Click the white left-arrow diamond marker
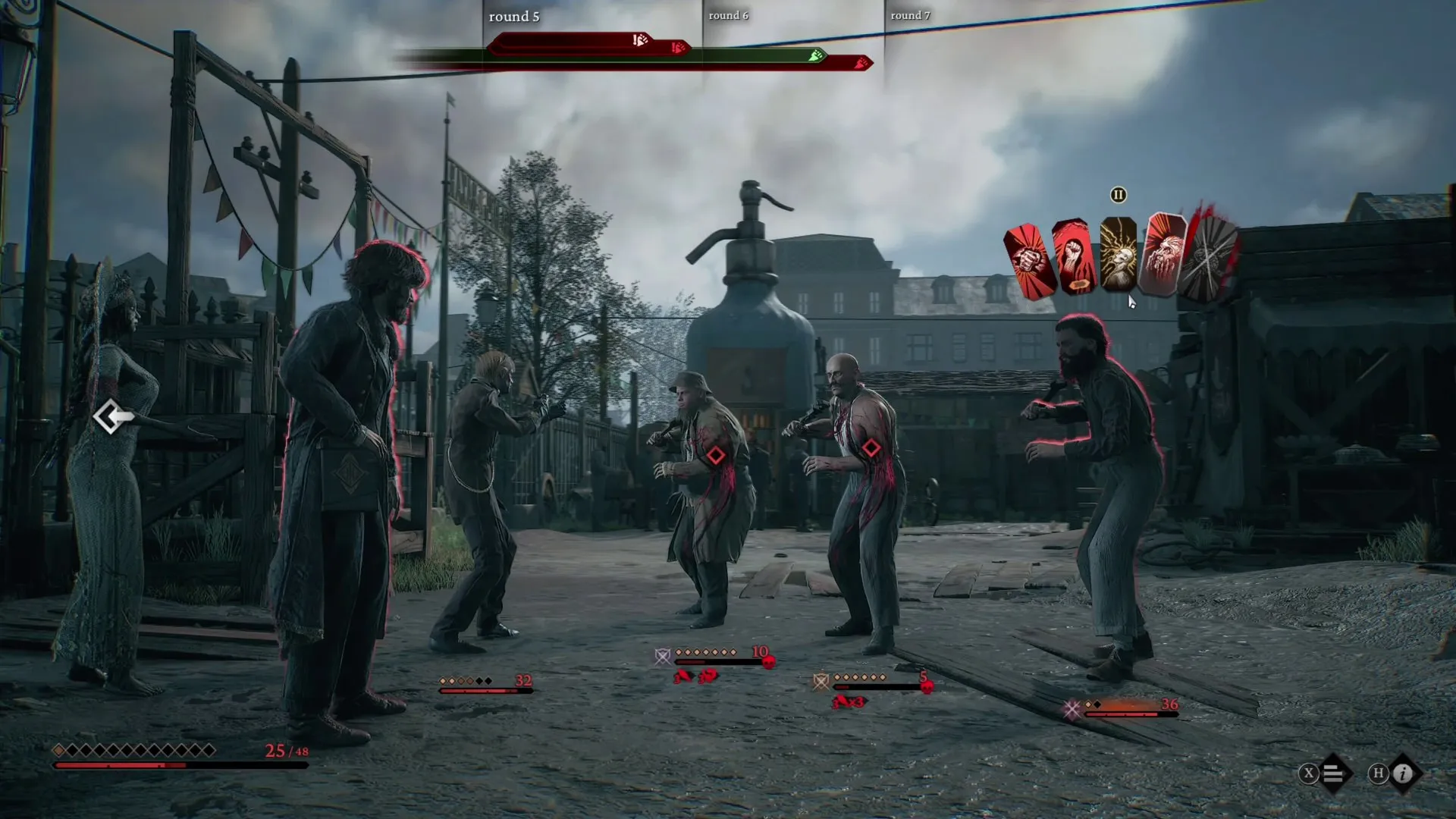This screenshot has width=1456, height=819. coord(113,416)
